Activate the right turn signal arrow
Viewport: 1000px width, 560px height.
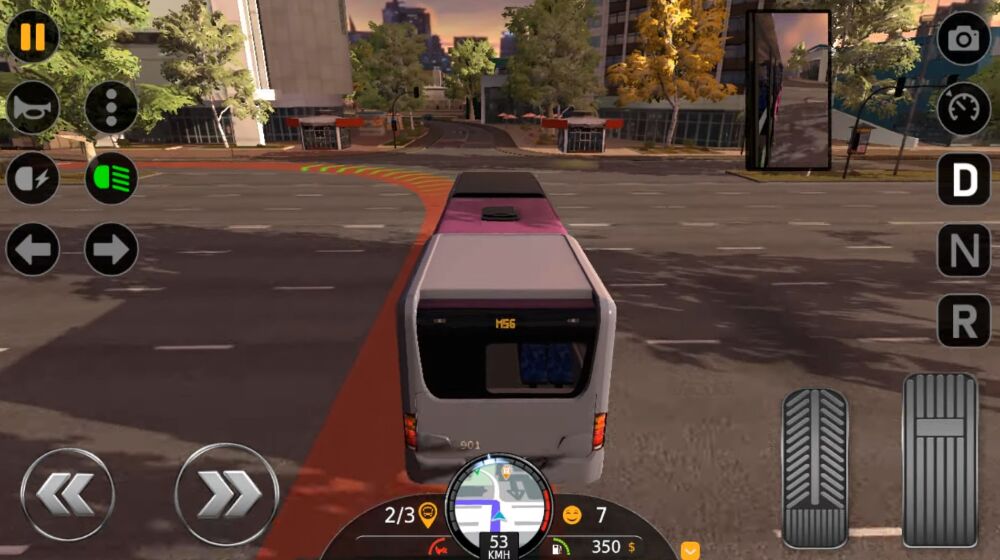pyautogui.click(x=111, y=249)
